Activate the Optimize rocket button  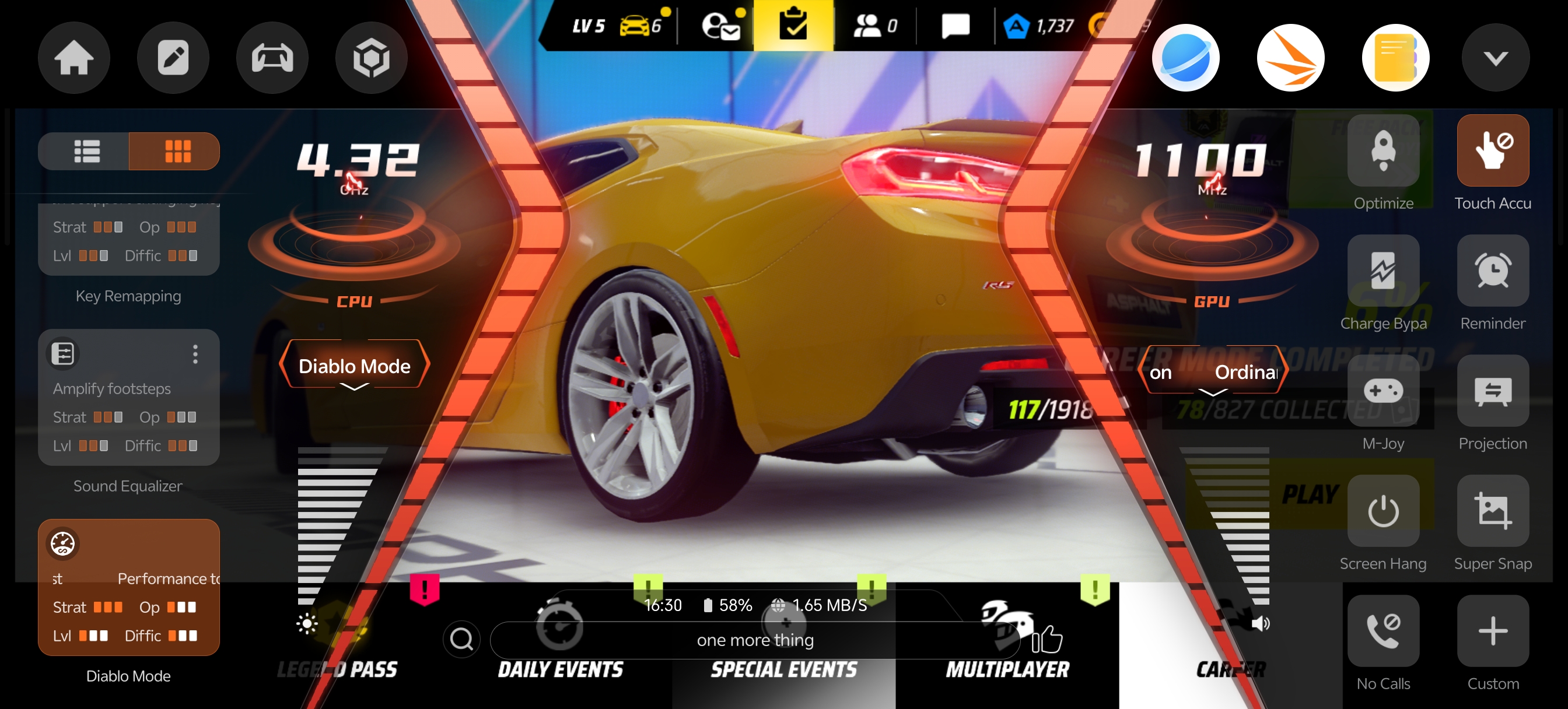[x=1383, y=151]
